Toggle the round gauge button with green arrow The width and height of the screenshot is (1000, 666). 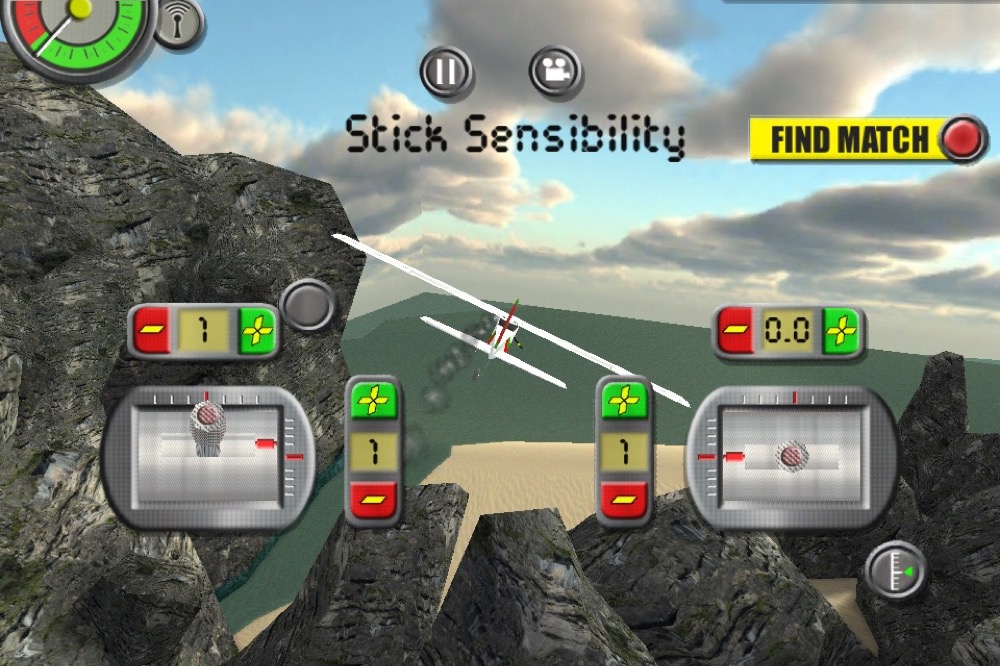click(x=896, y=571)
